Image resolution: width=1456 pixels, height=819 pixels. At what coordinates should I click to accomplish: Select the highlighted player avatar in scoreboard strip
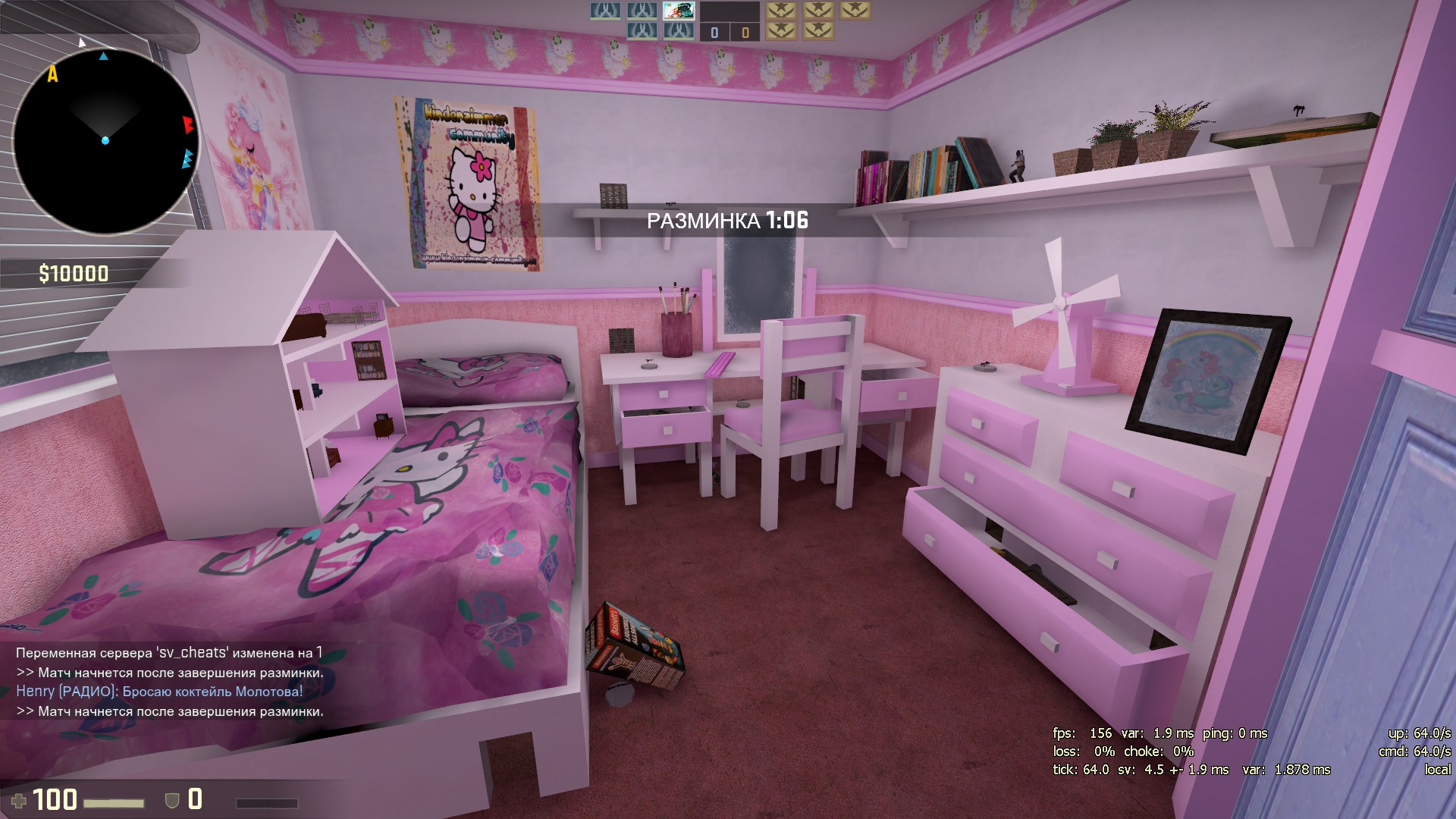click(678, 11)
